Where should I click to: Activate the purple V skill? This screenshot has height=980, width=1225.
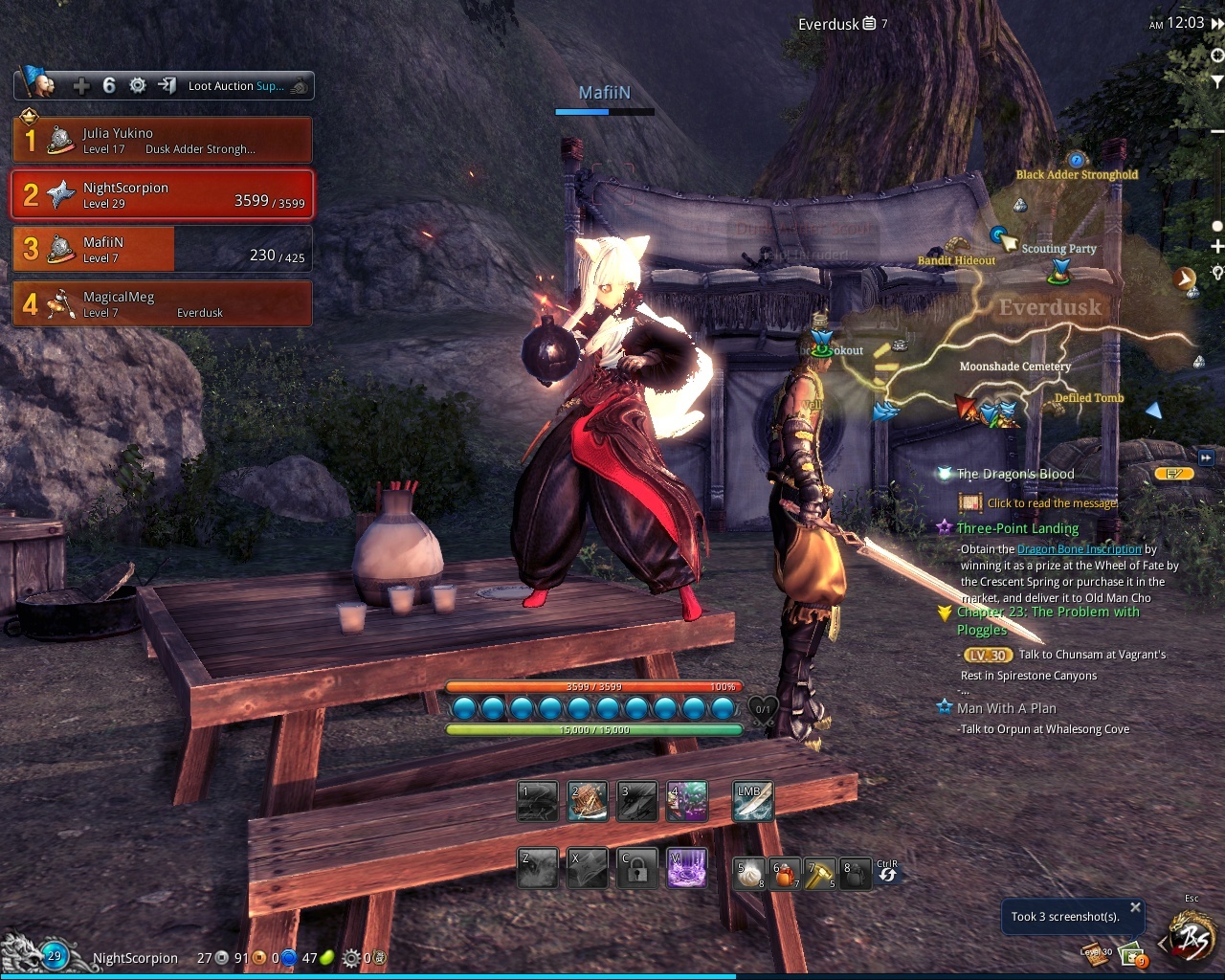pyautogui.click(x=687, y=869)
